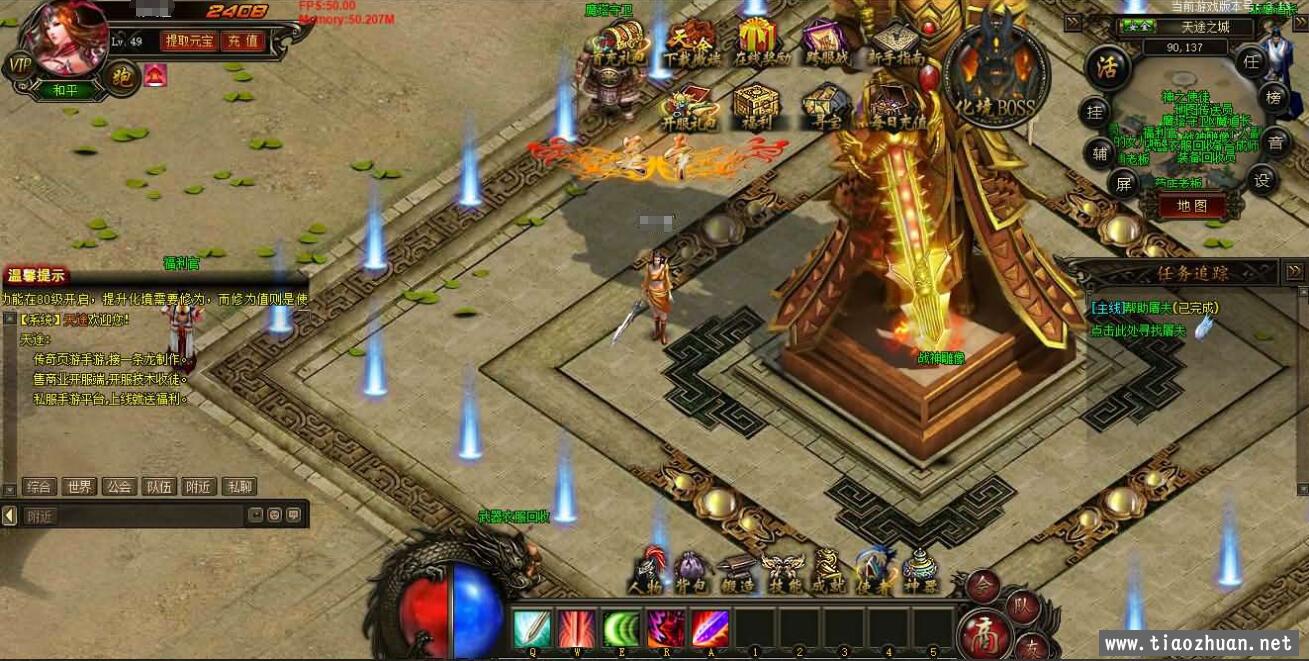Open the 背包 bag icon
This screenshot has height=661, width=1309.
691,573
